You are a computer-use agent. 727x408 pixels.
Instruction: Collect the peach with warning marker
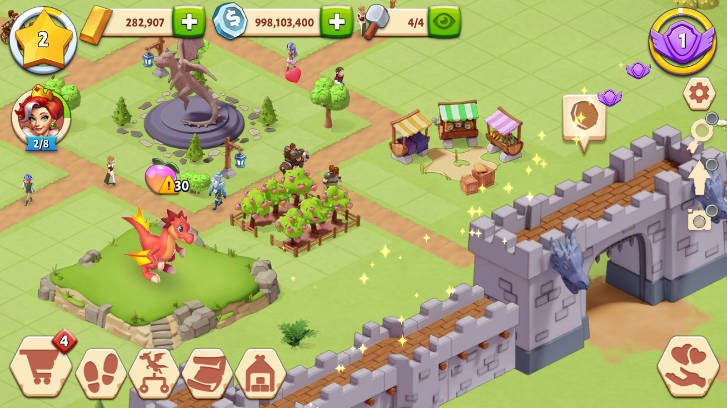point(160,177)
